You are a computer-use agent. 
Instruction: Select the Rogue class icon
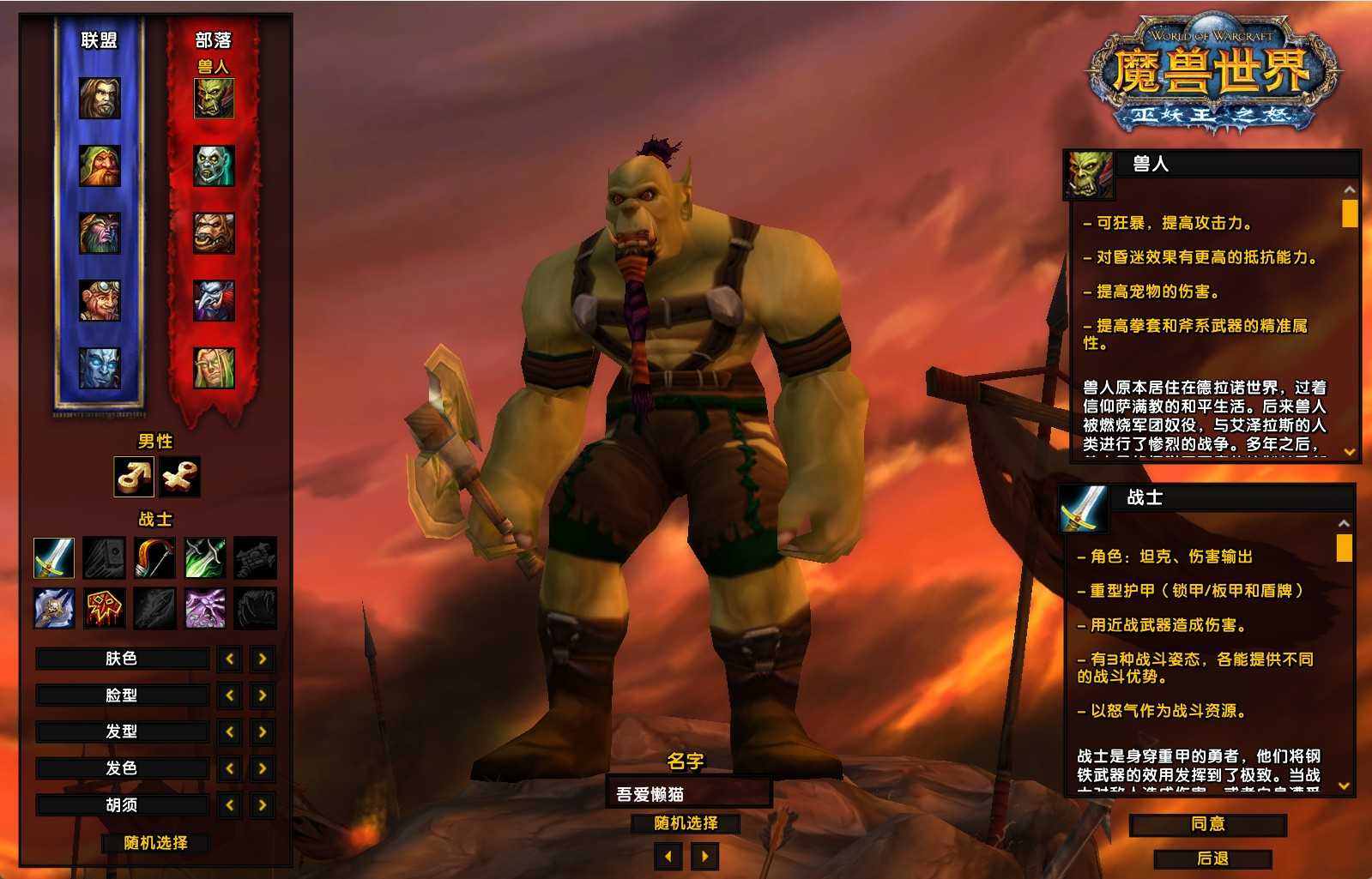point(206,558)
